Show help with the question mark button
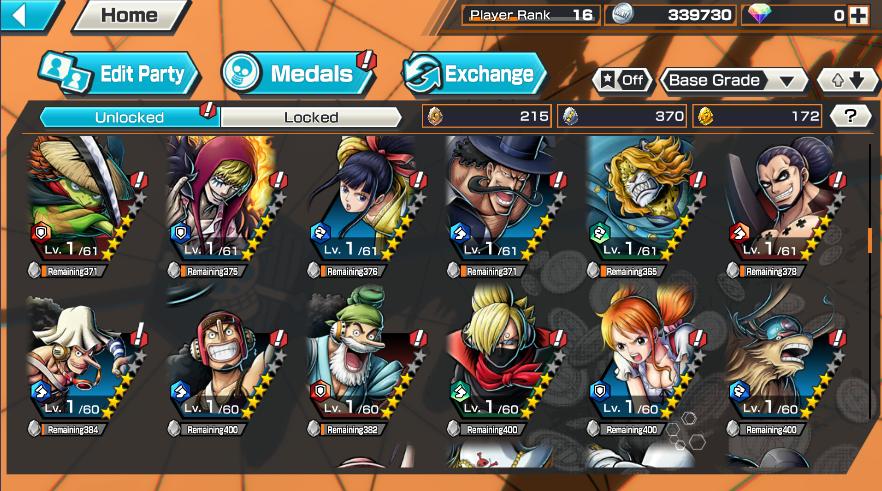This screenshot has width=882, height=491. point(850,116)
